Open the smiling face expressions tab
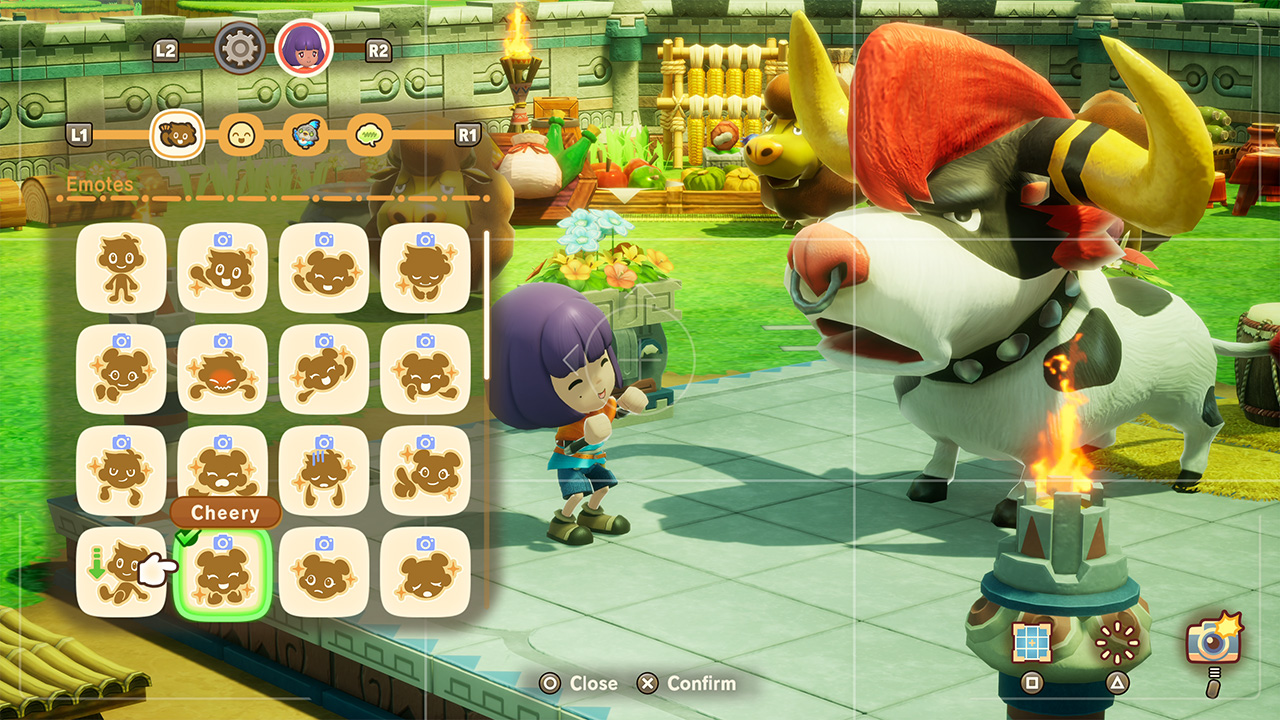The image size is (1280, 720). point(240,134)
